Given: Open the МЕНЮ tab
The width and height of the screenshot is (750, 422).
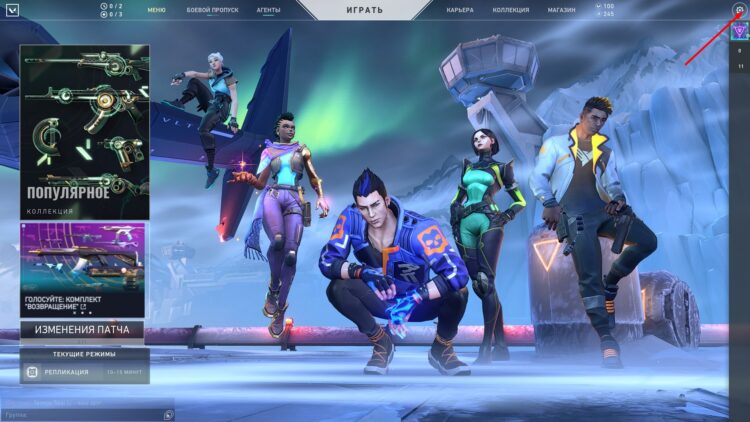Looking at the screenshot, I should [x=156, y=9].
